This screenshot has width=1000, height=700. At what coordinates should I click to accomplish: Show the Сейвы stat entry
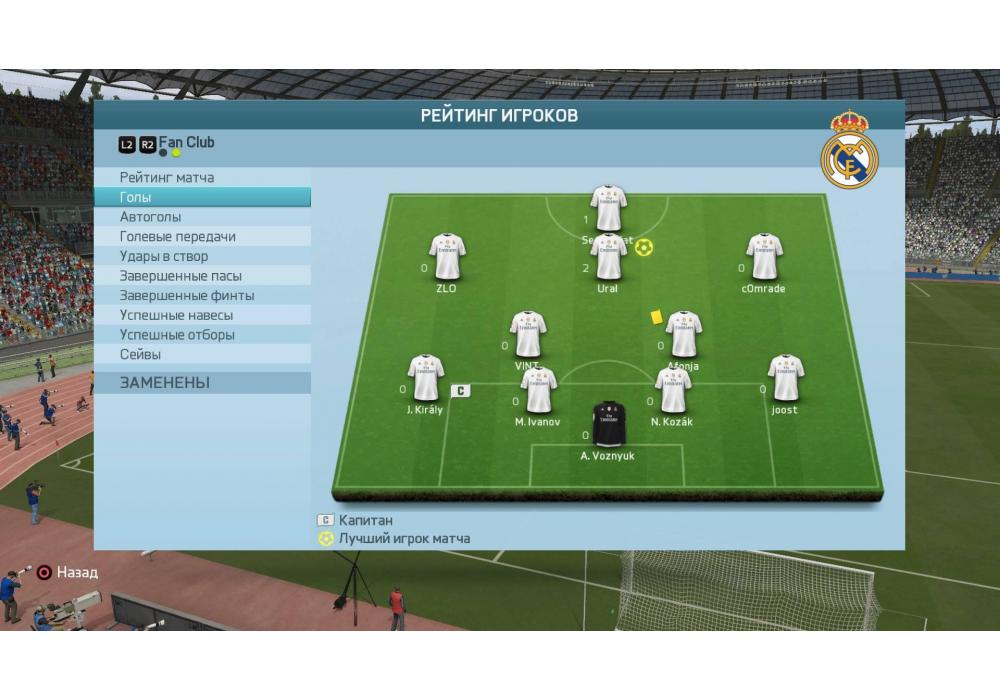pyautogui.click(x=141, y=355)
